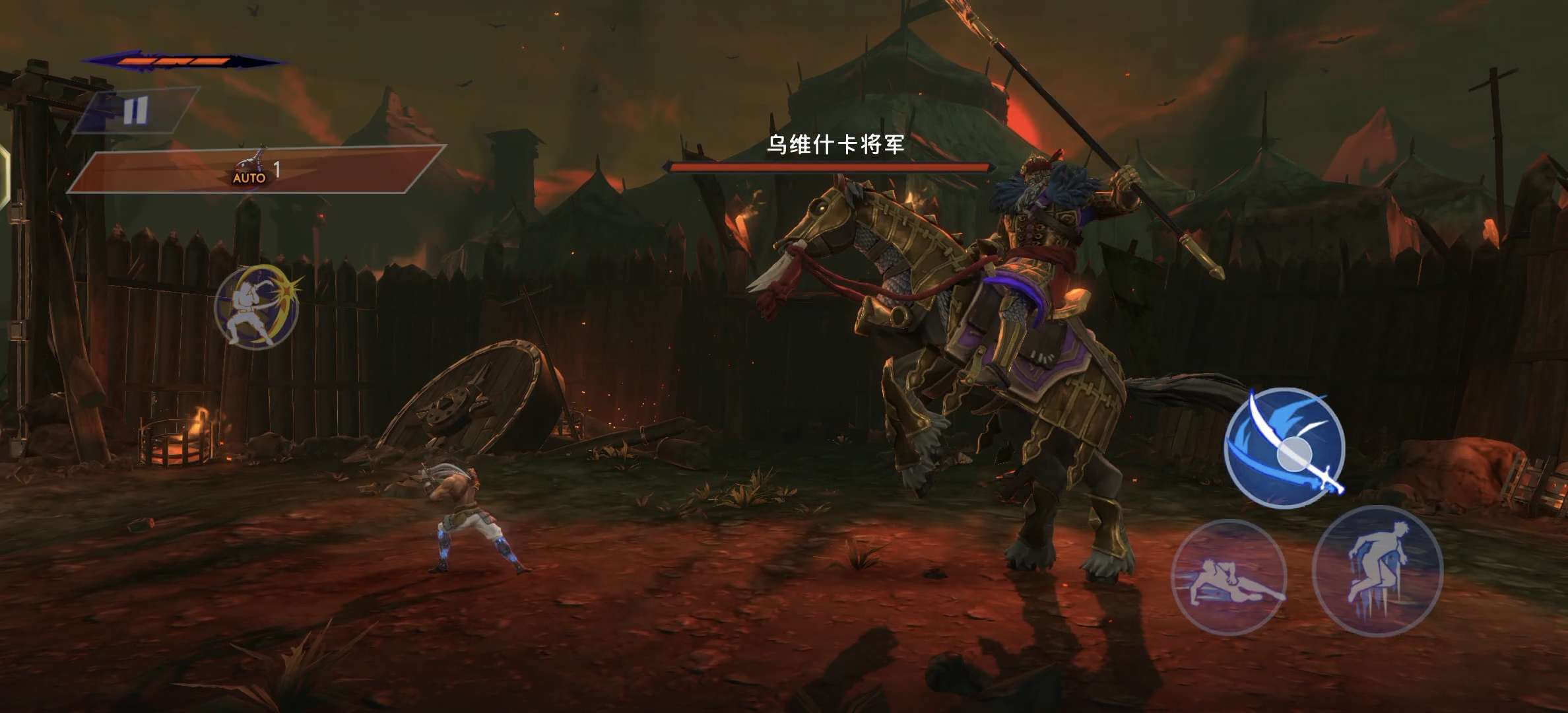Use the AUTO health potion

coord(251,169)
